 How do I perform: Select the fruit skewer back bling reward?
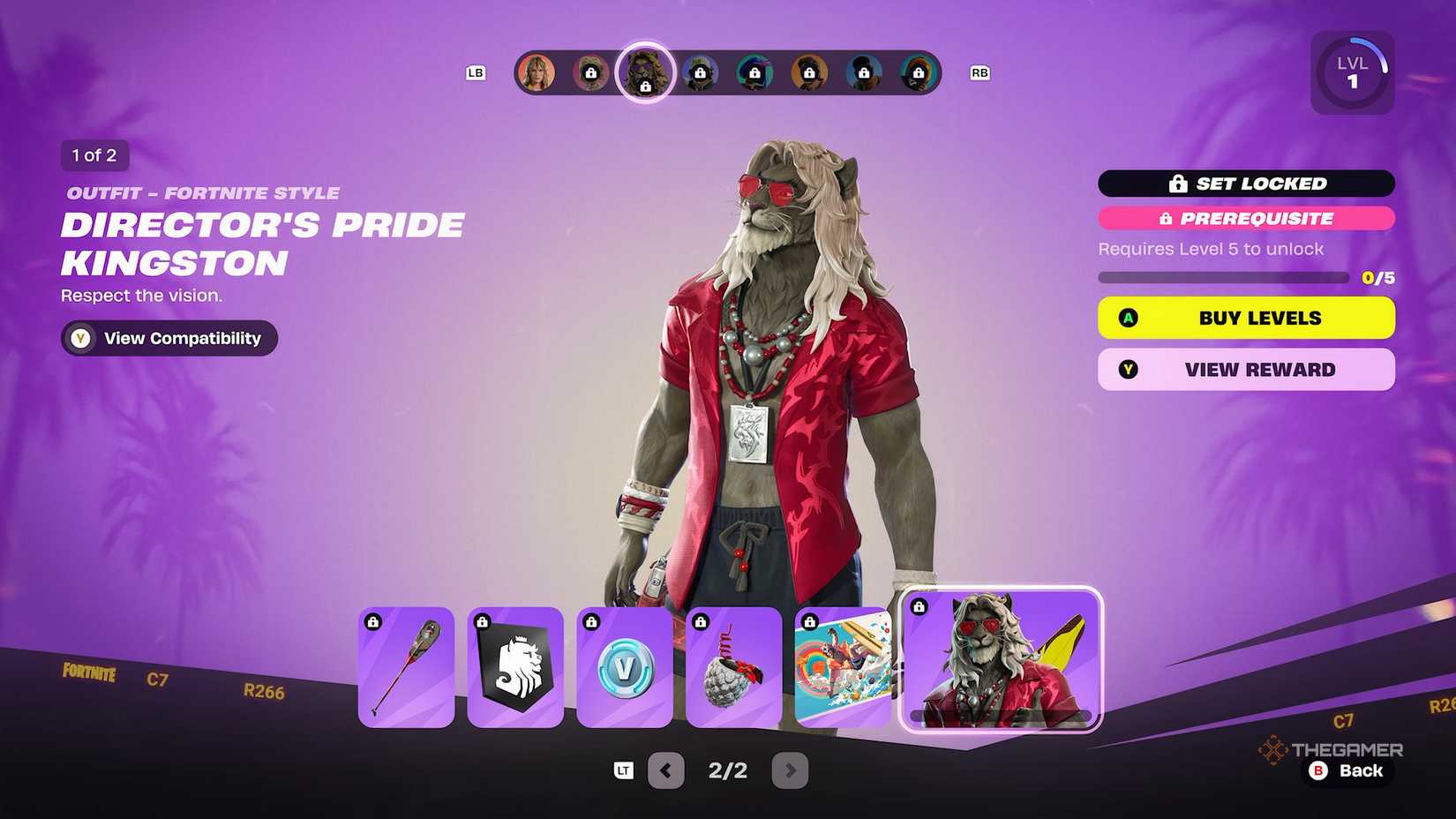pos(734,666)
